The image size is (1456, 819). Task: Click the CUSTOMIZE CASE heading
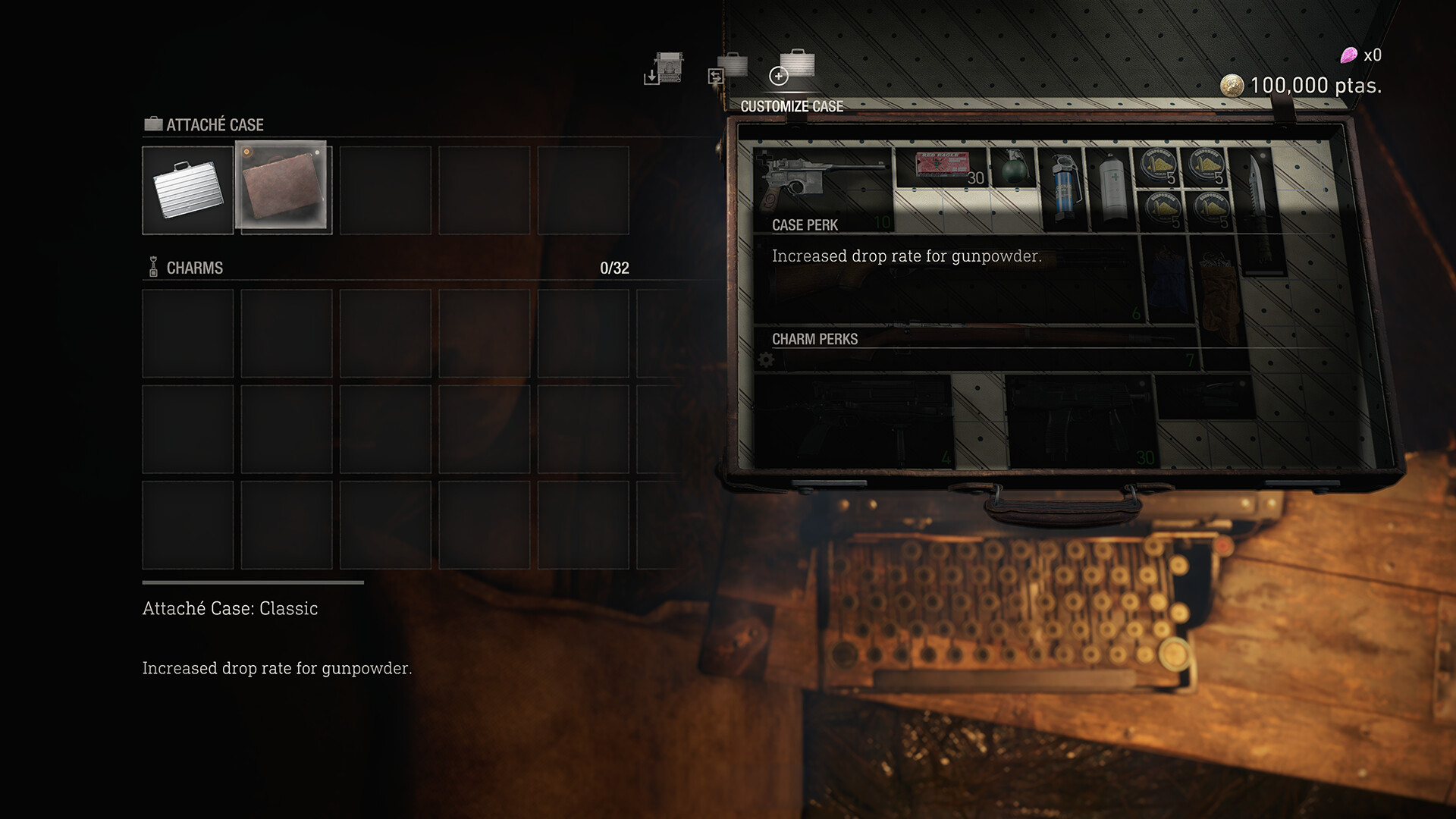point(793,107)
